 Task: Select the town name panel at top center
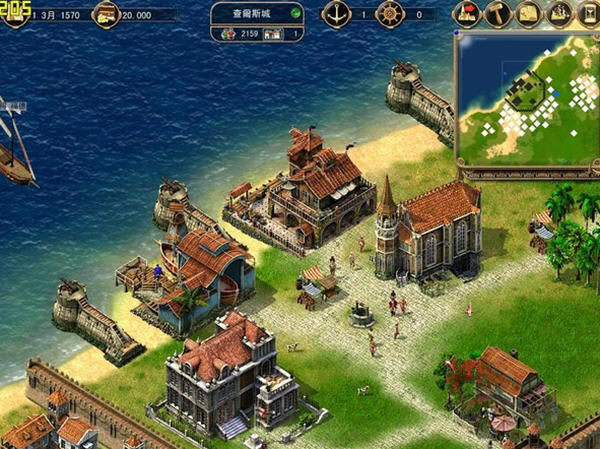pyautogui.click(x=256, y=14)
